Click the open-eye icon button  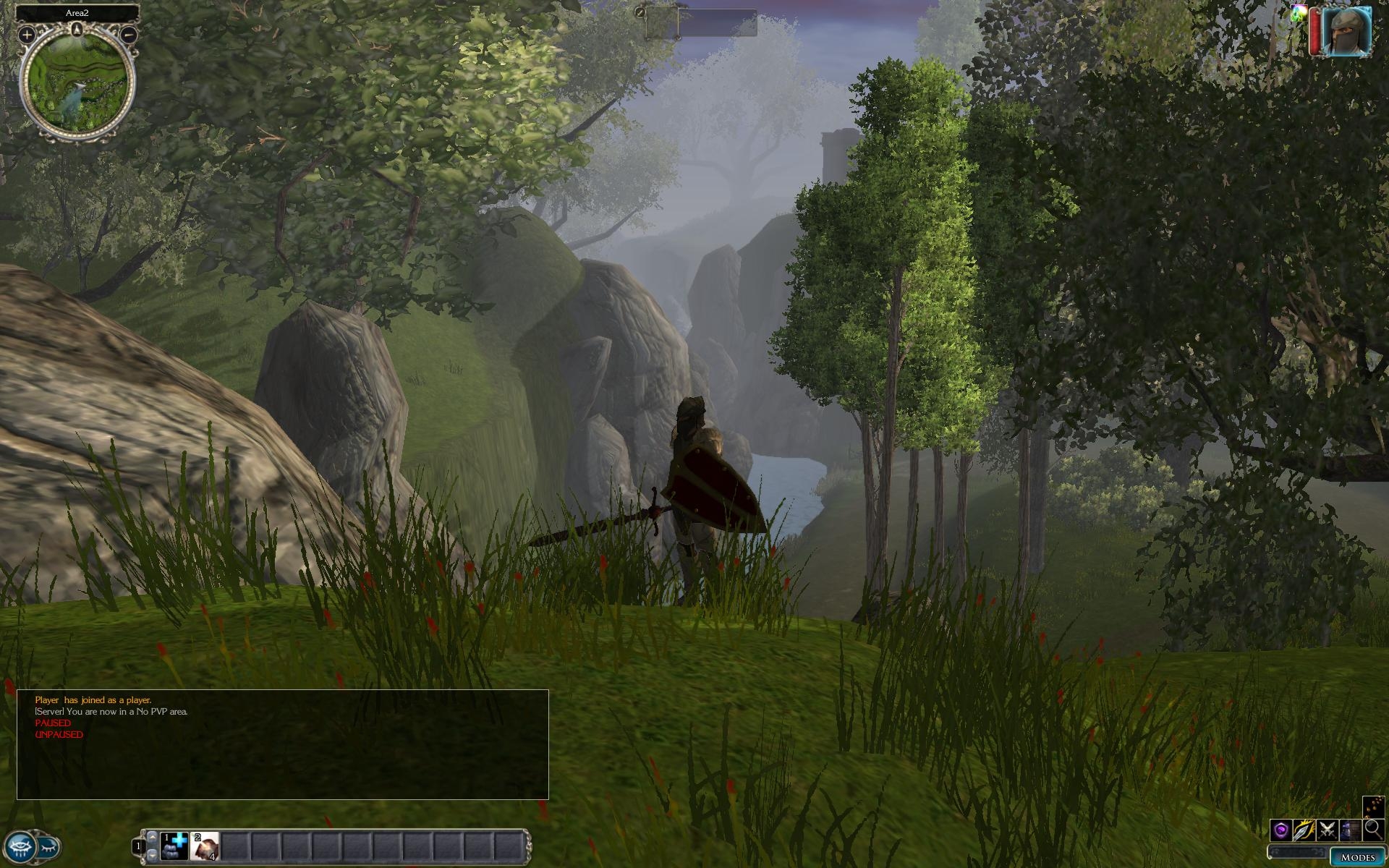coord(20,846)
